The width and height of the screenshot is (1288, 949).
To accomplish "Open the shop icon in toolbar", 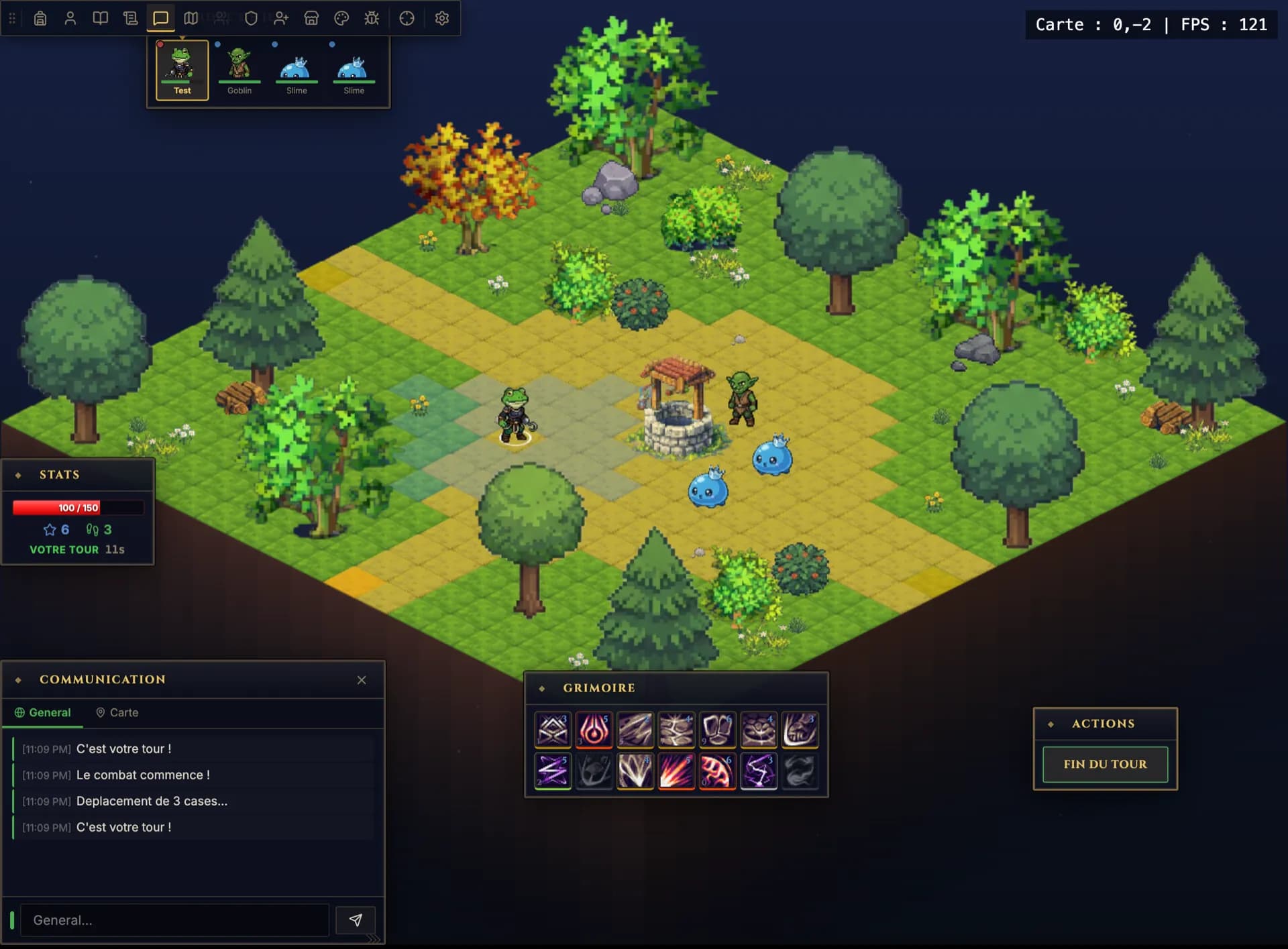I will [312, 18].
